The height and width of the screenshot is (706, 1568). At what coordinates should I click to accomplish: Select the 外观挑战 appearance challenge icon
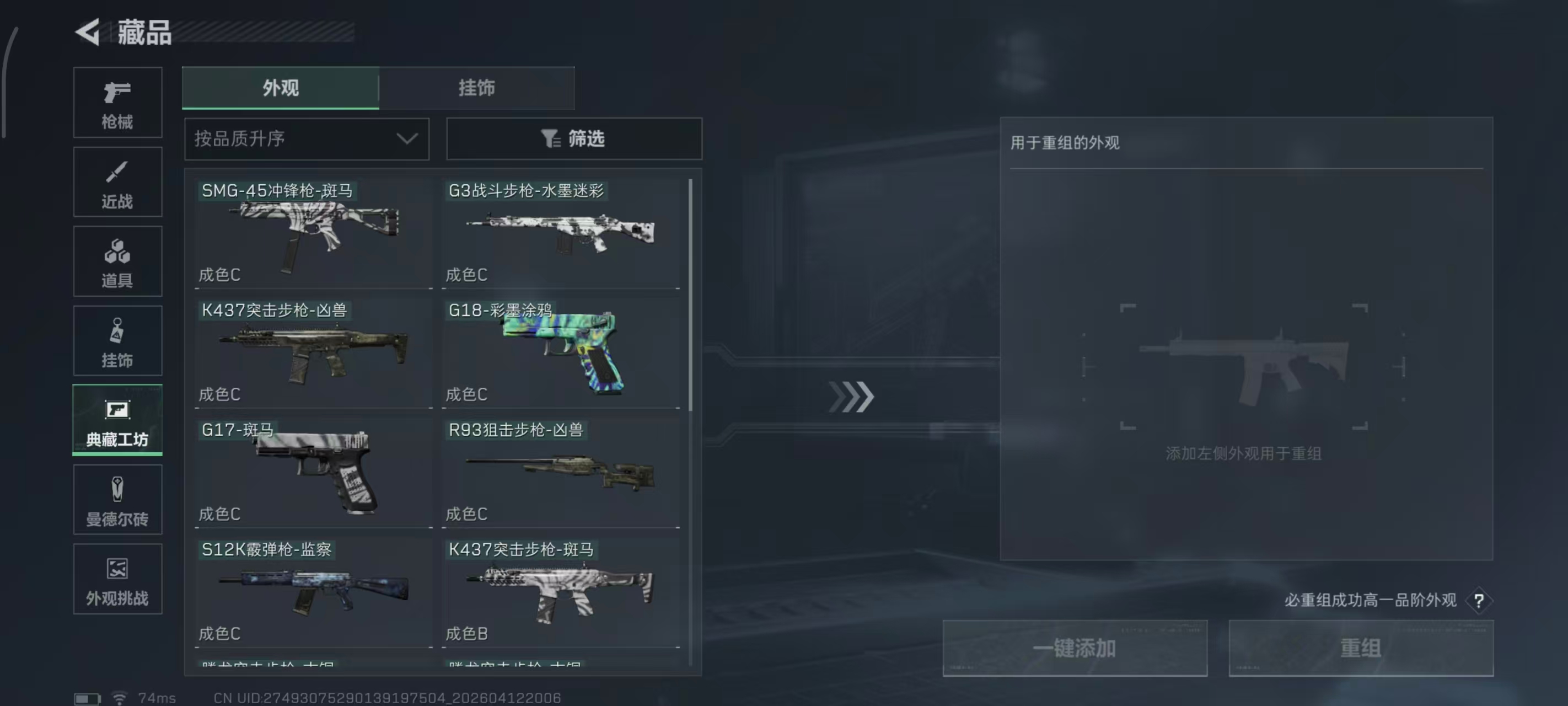(x=117, y=578)
